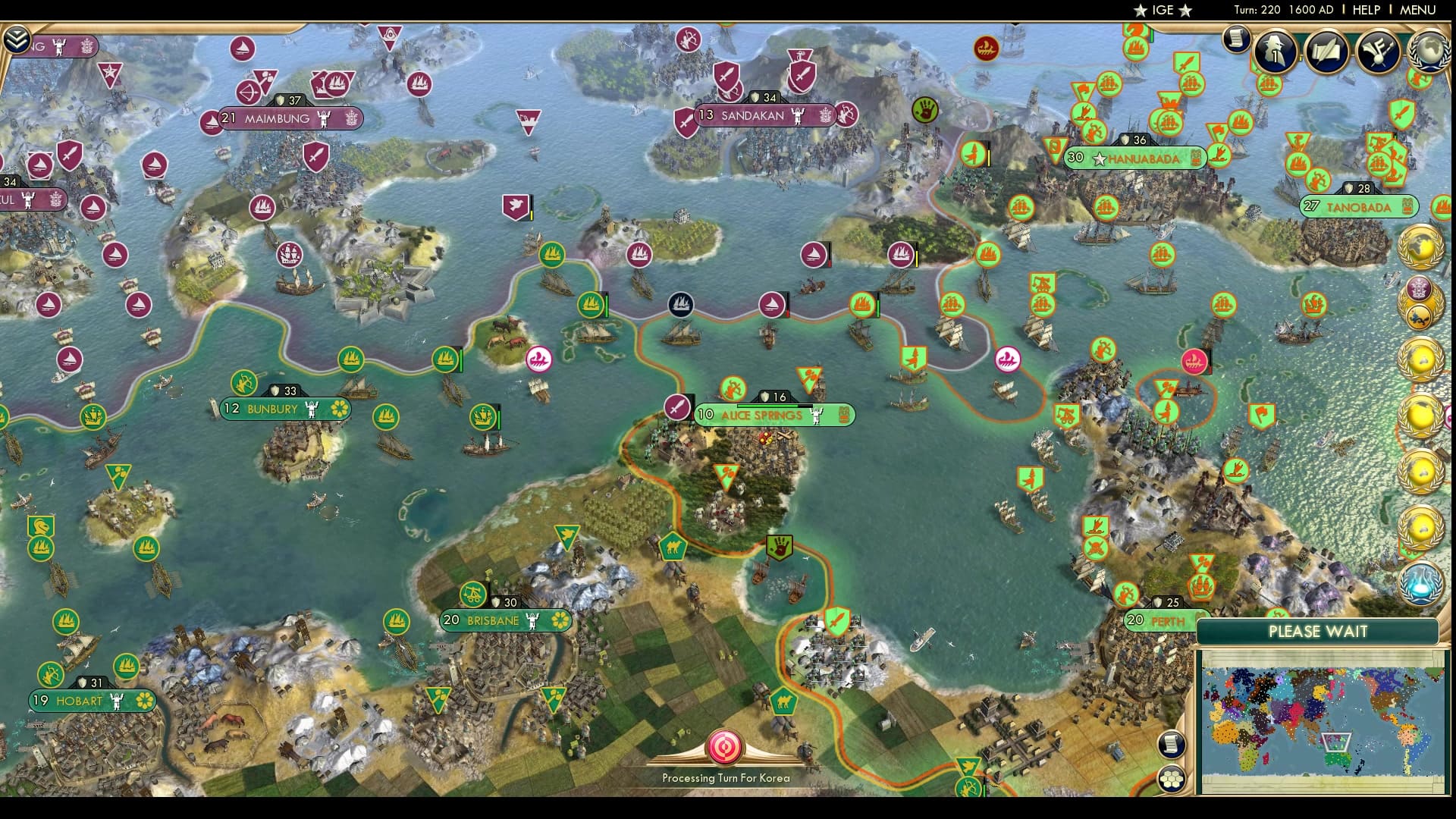Toggle Strategic View with the hex-grid icon
Viewport: 1456px width, 819px height.
1172,779
